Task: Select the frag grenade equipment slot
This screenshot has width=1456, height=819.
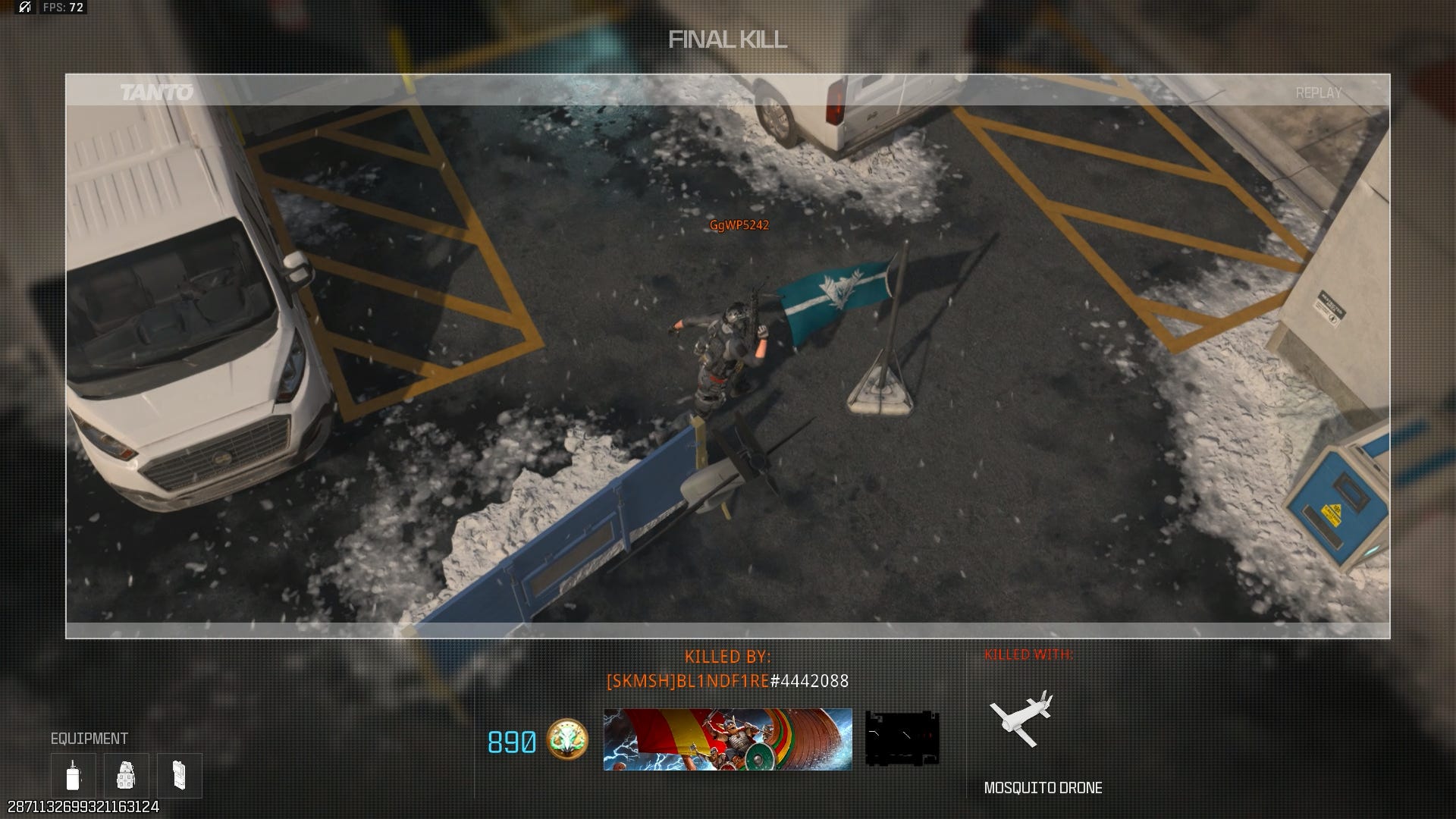Action: pos(126,775)
